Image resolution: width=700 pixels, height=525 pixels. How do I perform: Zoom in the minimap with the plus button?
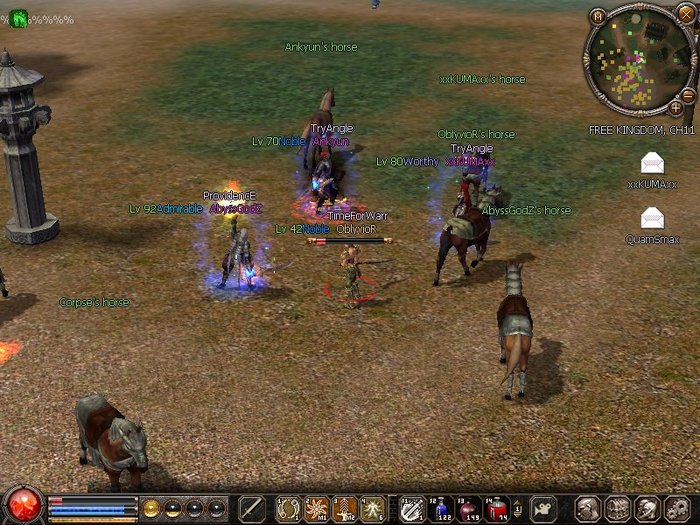click(x=675, y=107)
